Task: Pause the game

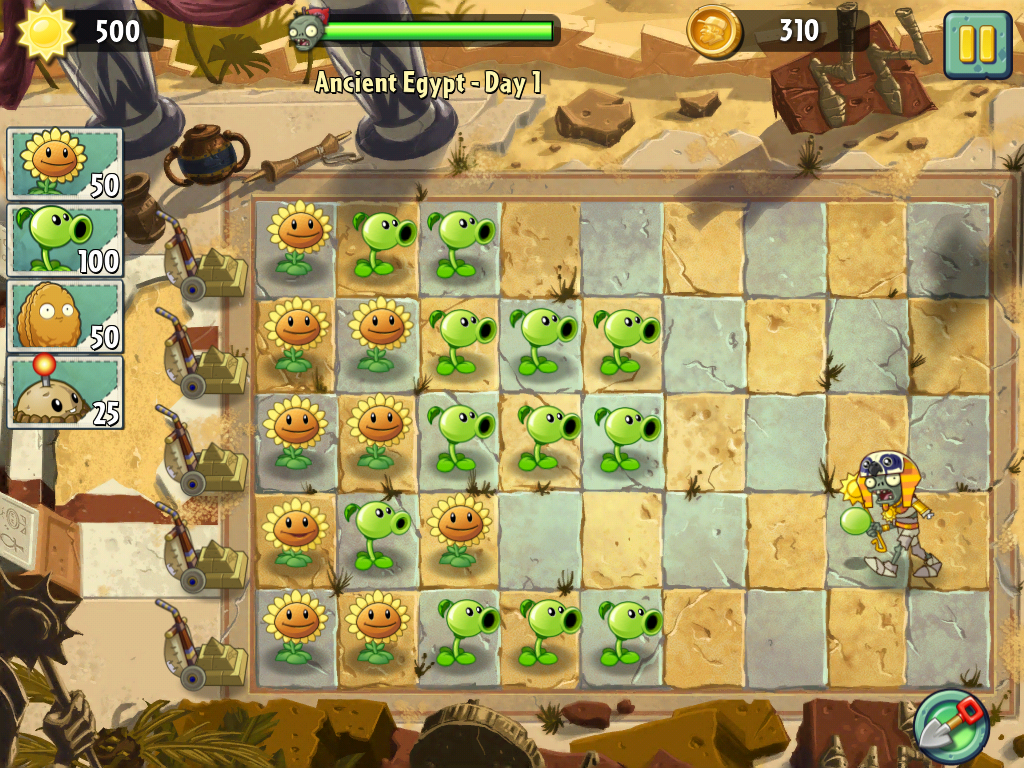Action: [x=977, y=45]
